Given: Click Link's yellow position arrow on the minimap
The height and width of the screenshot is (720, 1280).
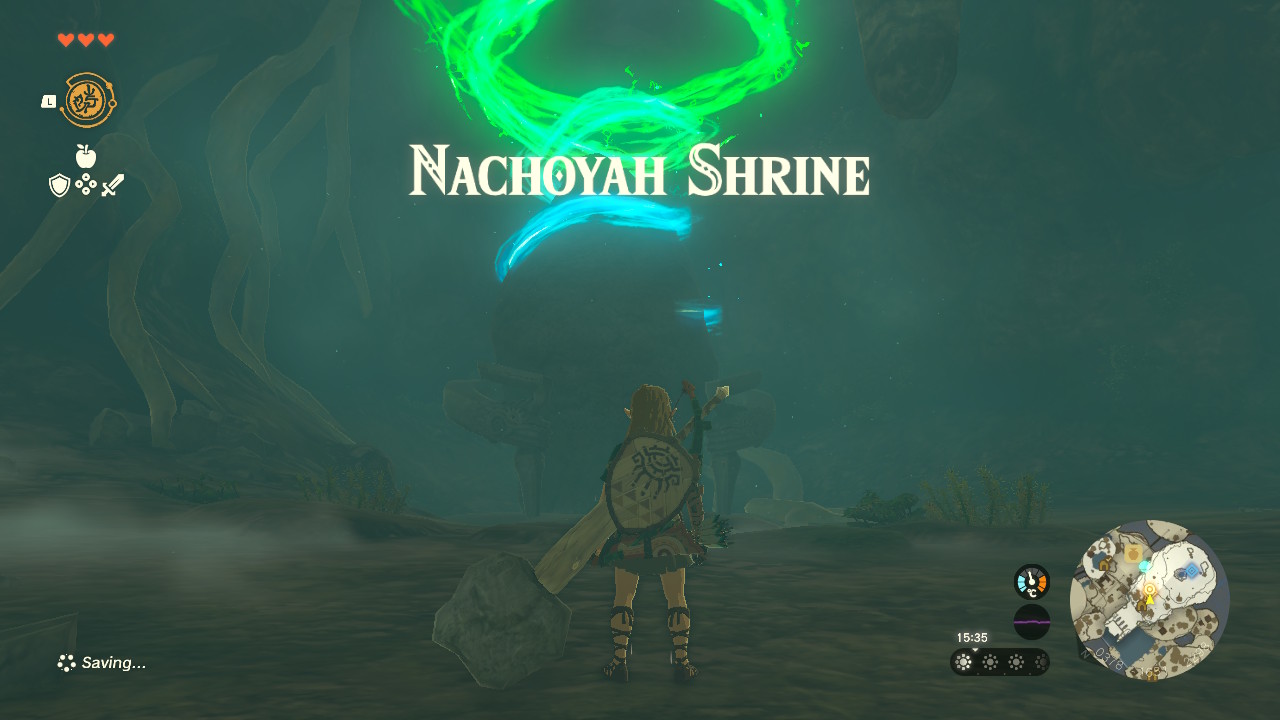Looking at the screenshot, I should (1150, 600).
